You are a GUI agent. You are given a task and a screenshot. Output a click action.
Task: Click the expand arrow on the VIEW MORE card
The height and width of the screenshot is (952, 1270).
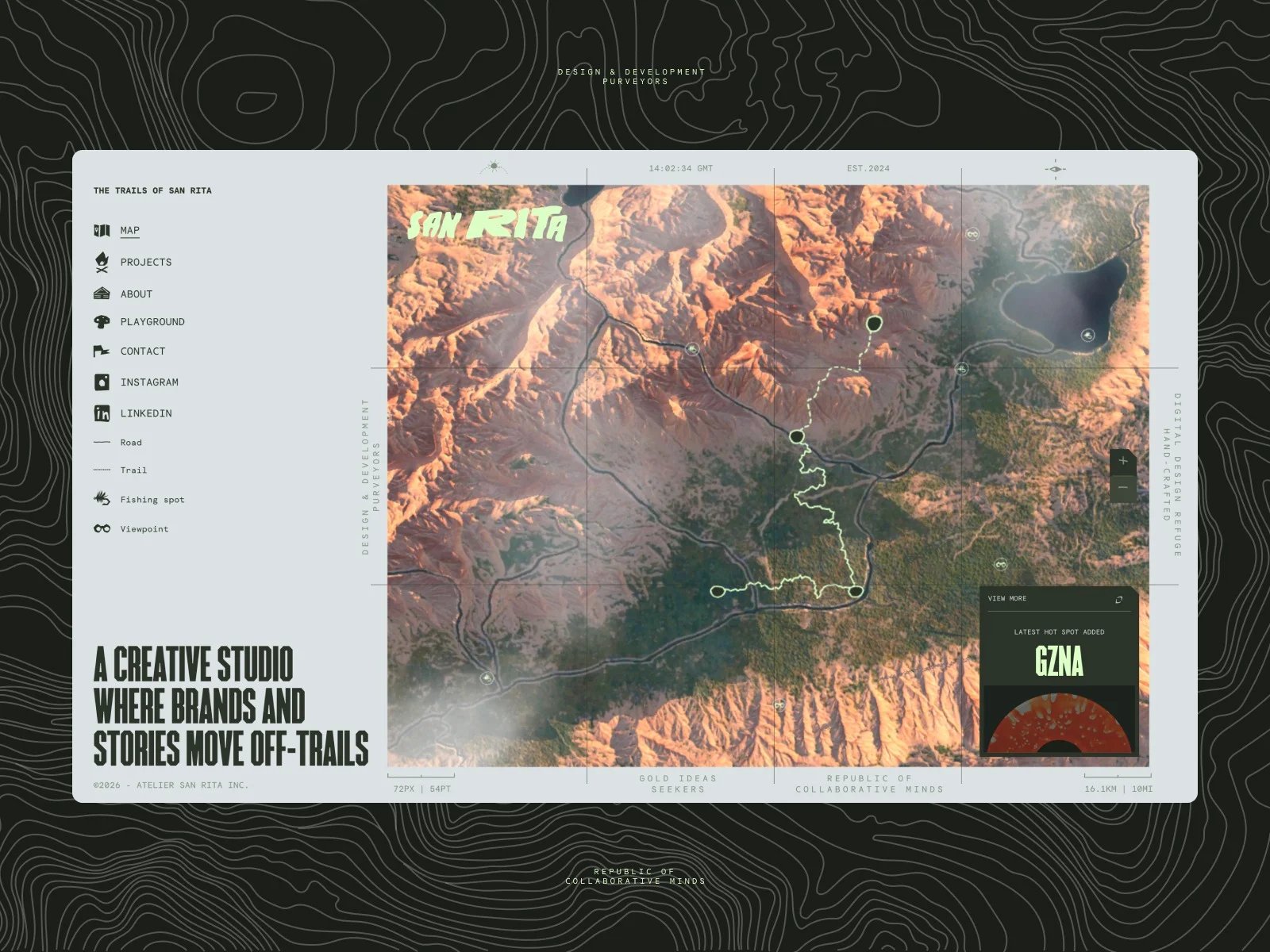point(1119,600)
